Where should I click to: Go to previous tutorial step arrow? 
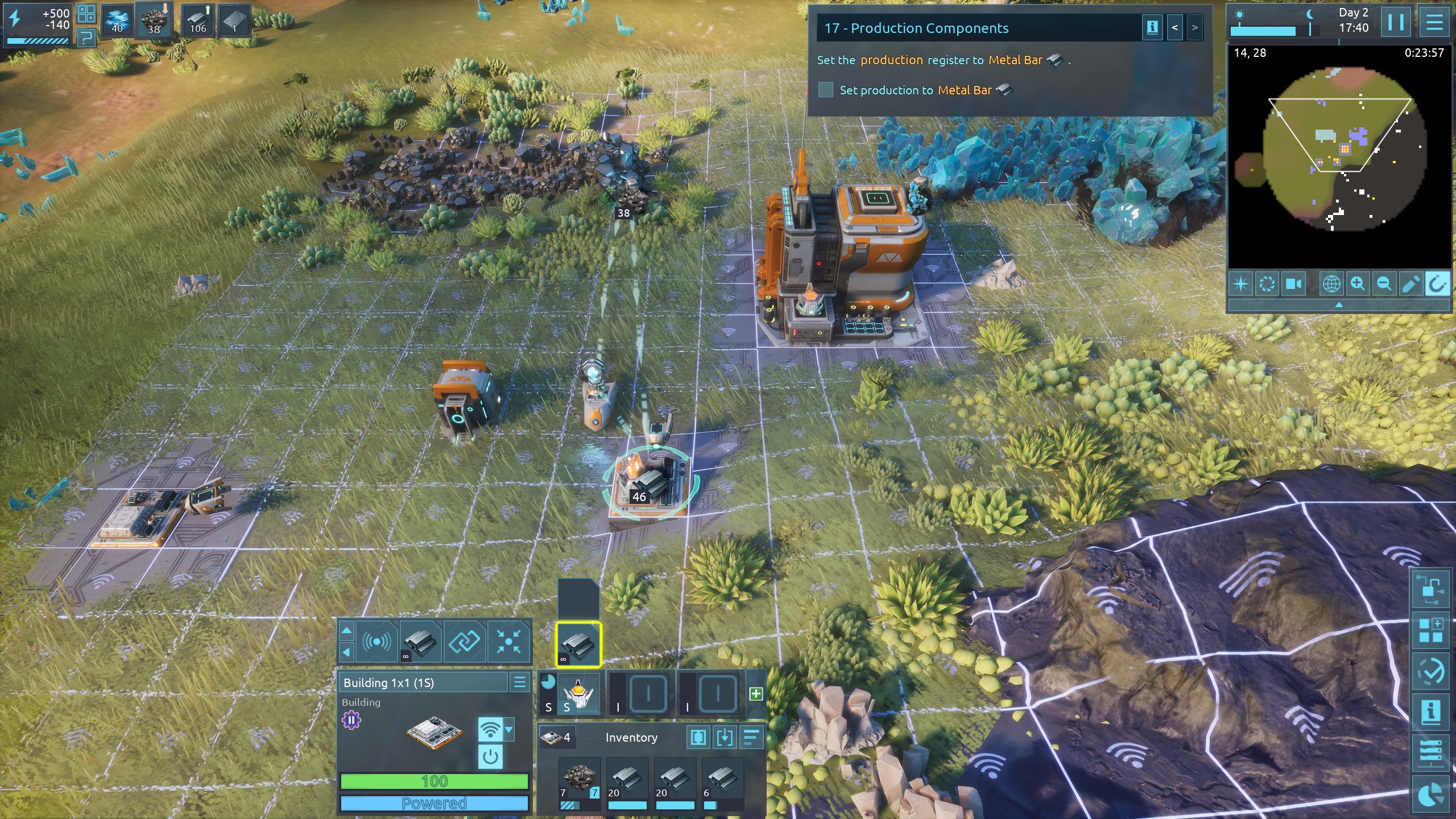[1174, 28]
